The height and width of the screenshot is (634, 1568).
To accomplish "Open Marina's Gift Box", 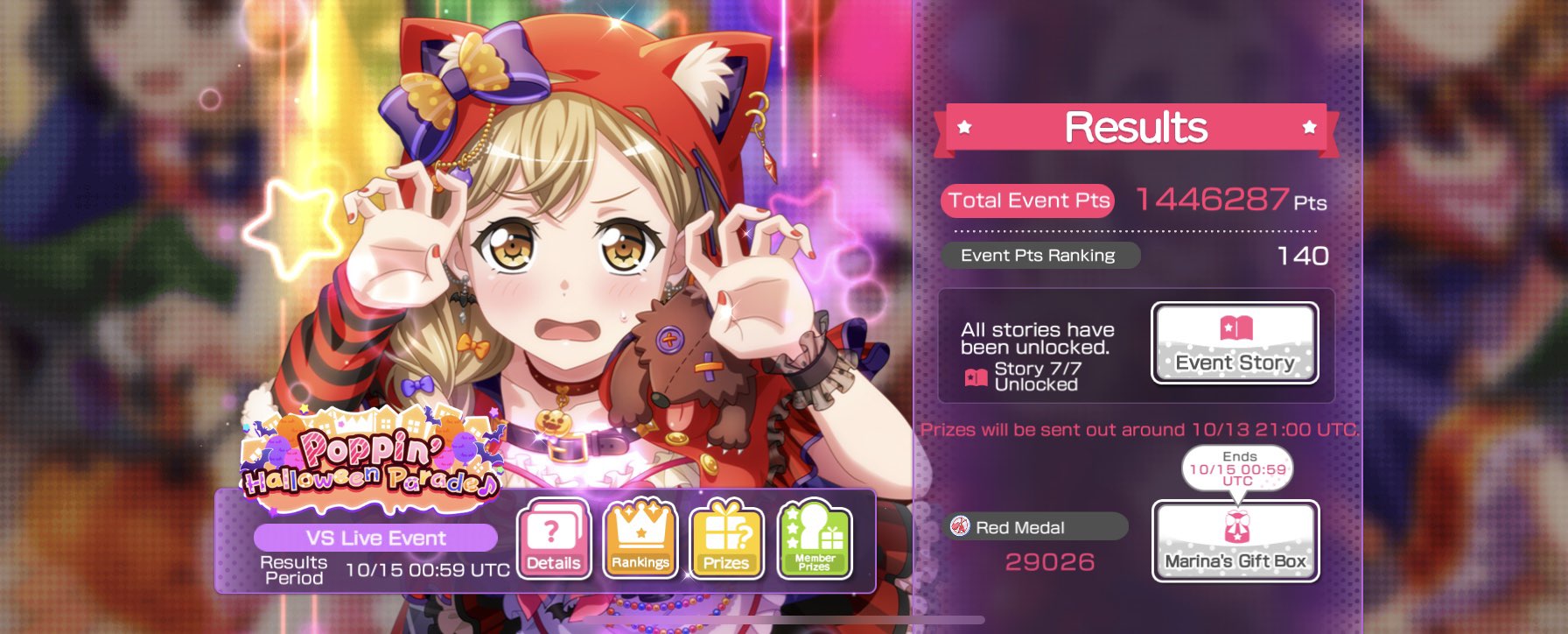I will coord(1235,541).
